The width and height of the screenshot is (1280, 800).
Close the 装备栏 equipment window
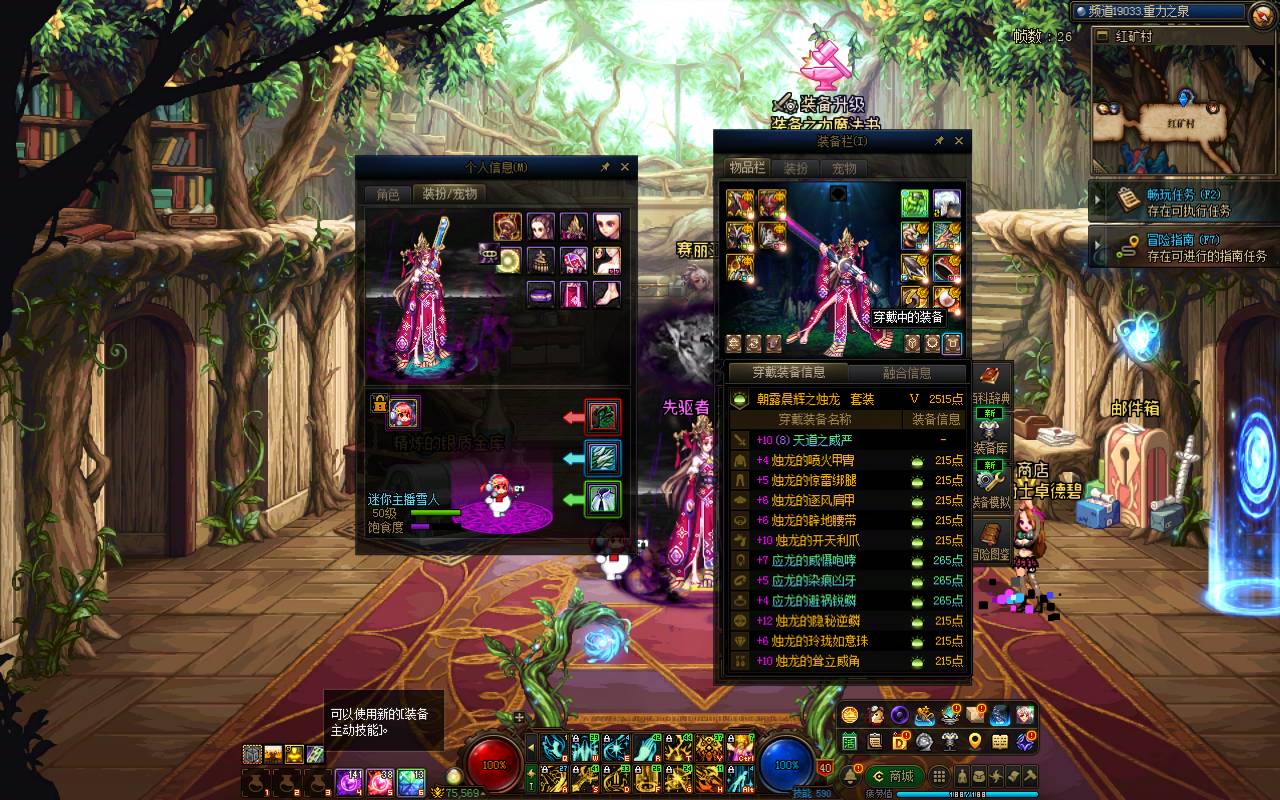coord(959,142)
